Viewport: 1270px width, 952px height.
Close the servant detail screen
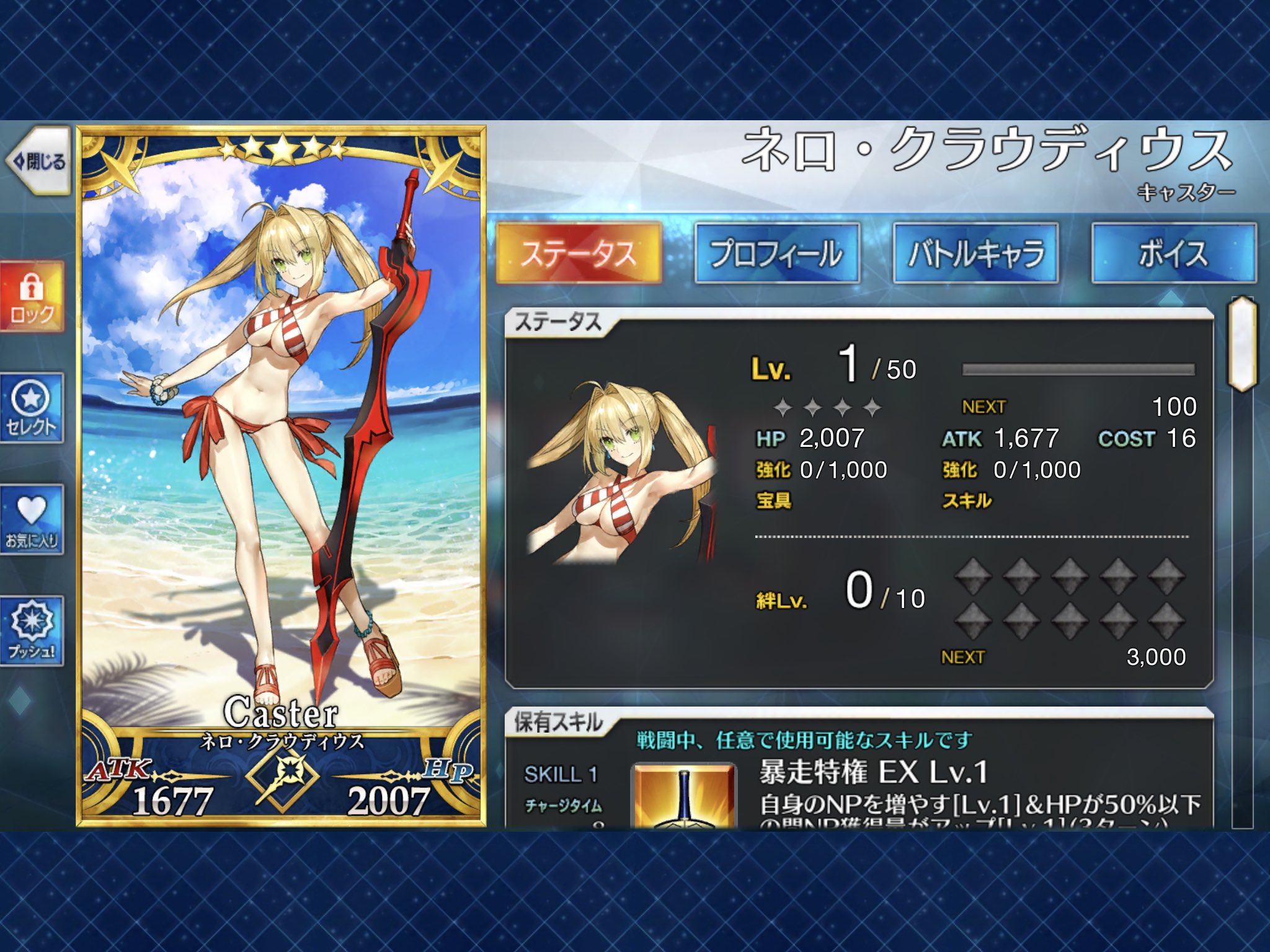38,162
